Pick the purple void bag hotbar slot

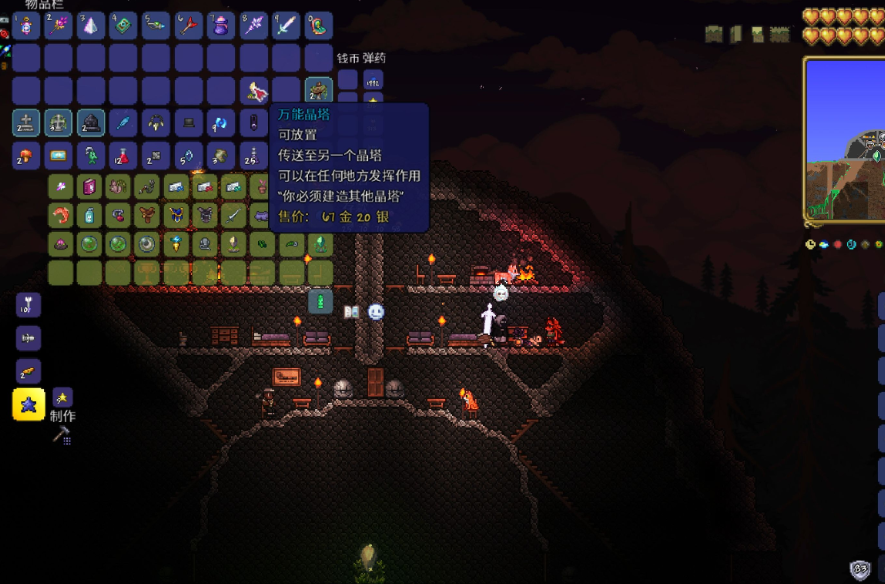click(221, 25)
